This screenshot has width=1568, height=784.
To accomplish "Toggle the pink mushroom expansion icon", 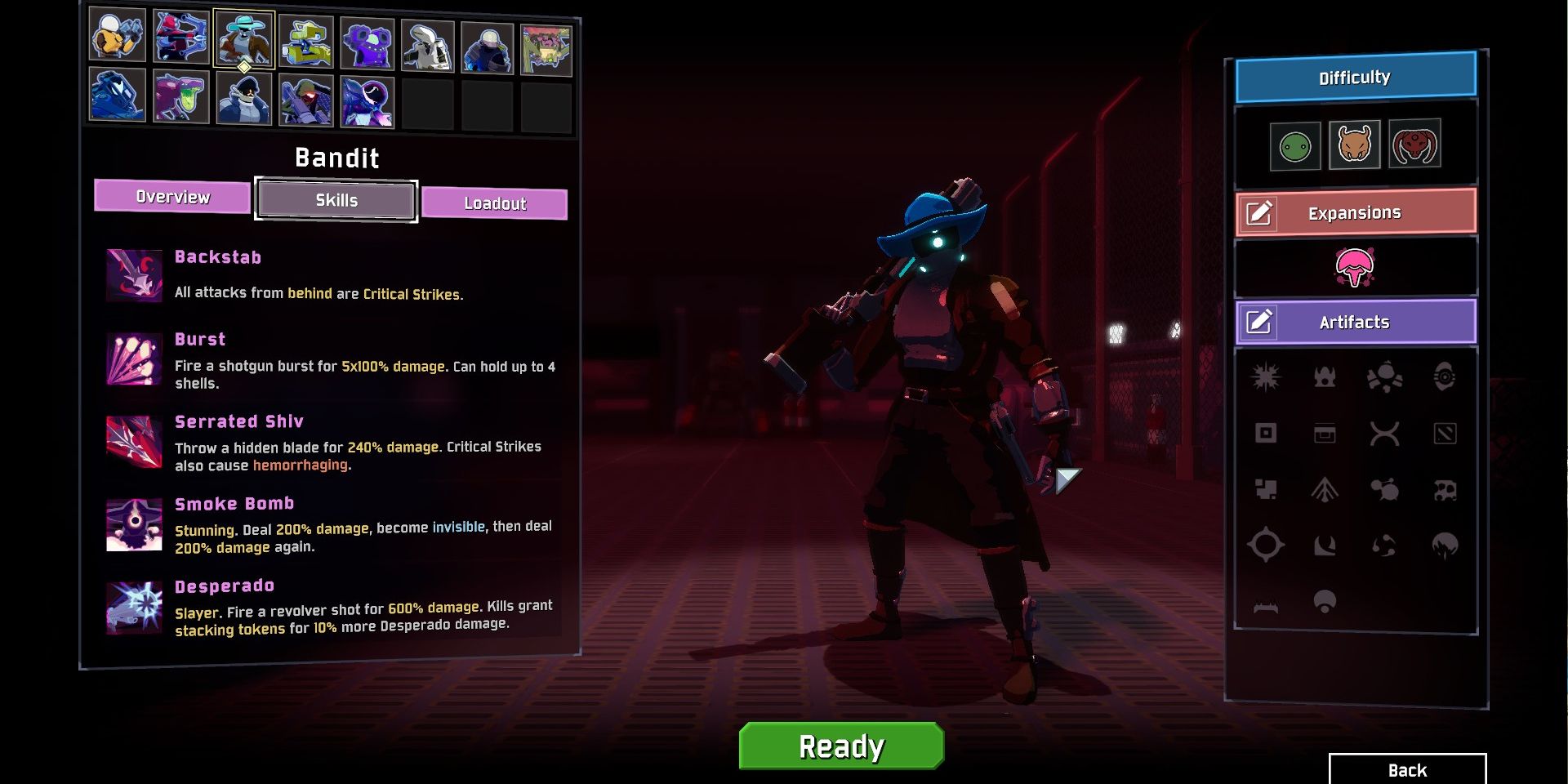I will pos(1355,267).
